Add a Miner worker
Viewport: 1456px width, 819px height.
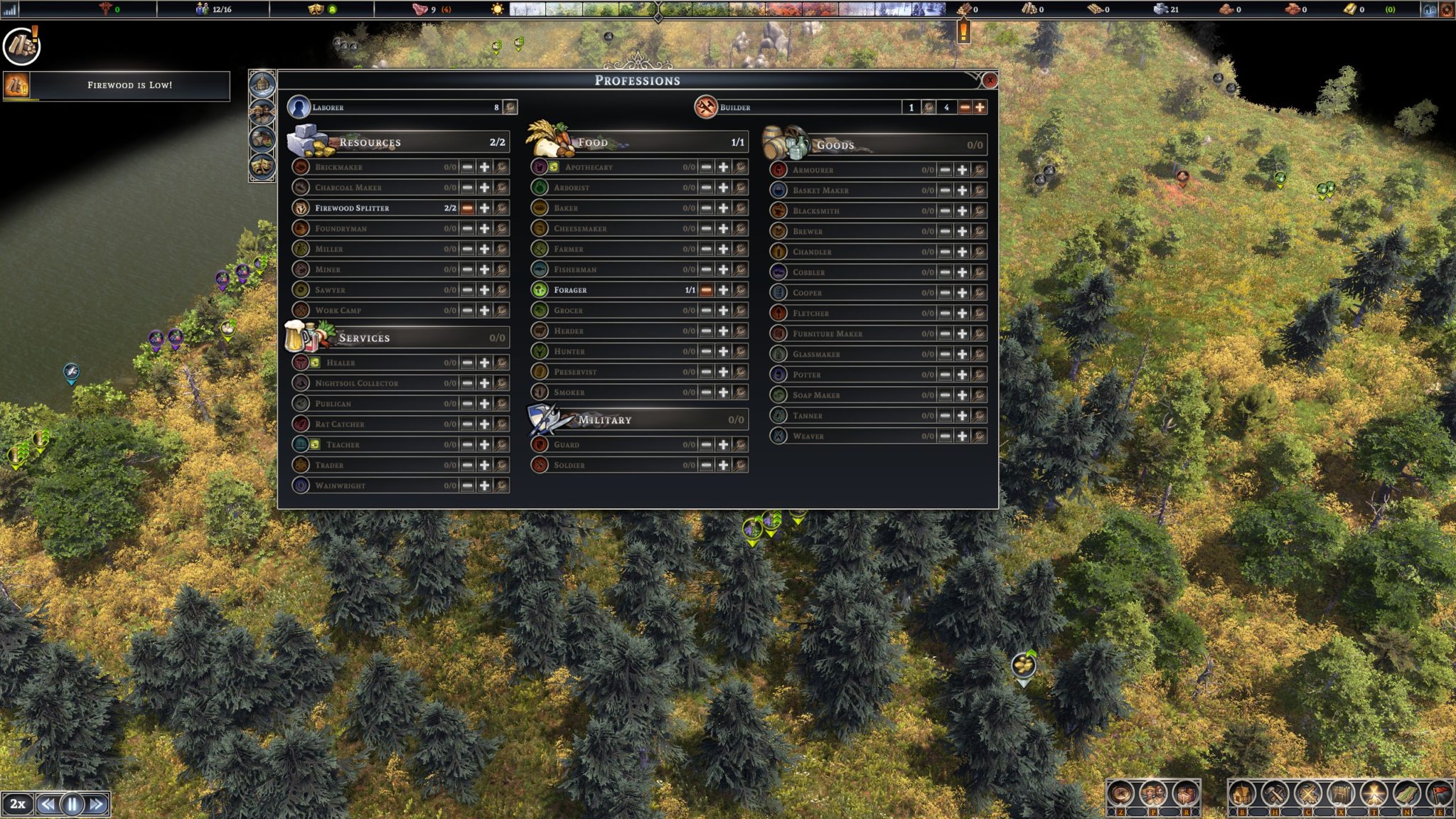[x=484, y=269]
